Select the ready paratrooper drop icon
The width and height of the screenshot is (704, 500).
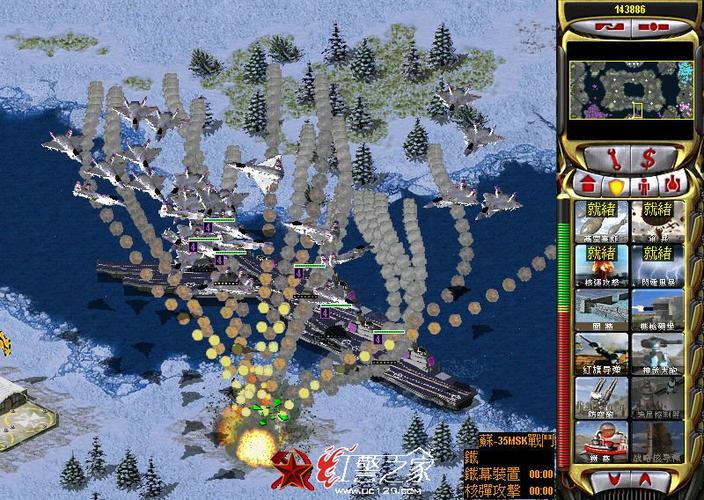tap(657, 219)
